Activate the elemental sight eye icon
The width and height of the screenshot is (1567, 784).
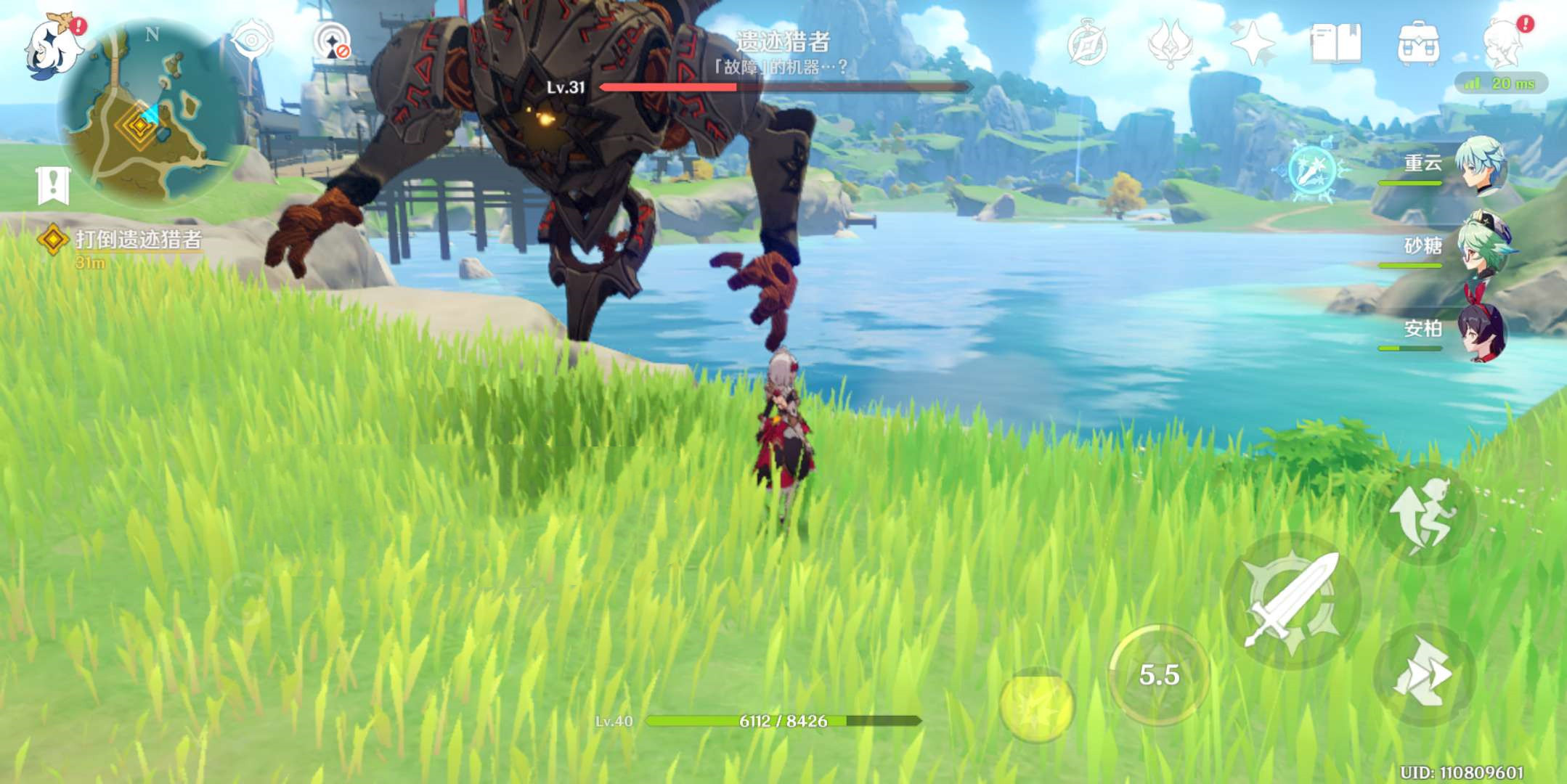point(251,41)
